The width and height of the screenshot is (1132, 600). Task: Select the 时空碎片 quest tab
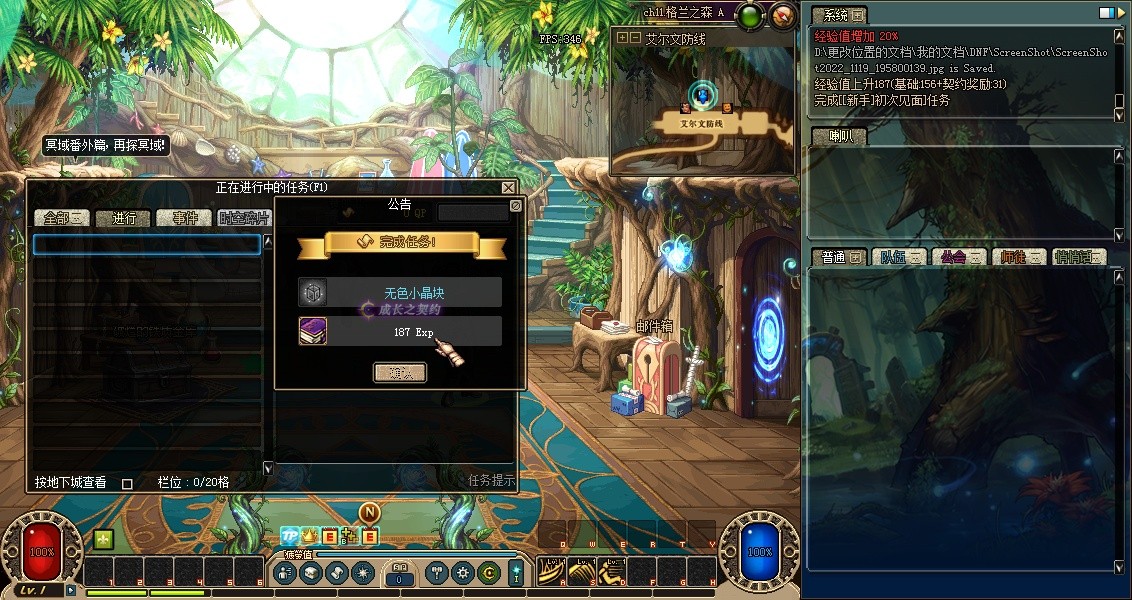pos(243,218)
